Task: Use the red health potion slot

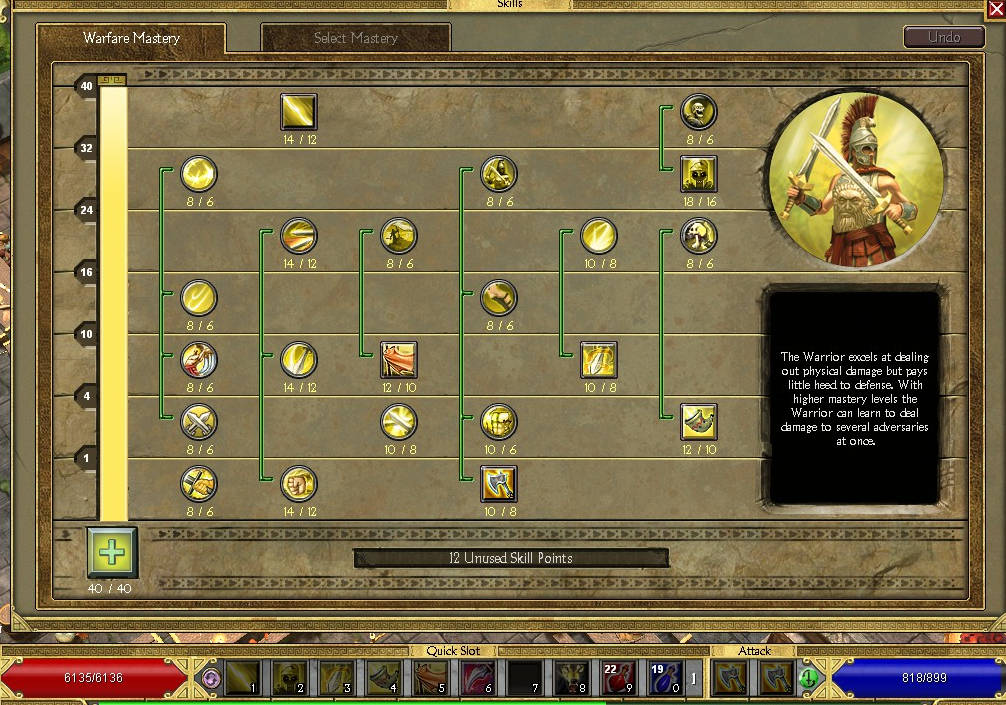Action: coord(617,678)
